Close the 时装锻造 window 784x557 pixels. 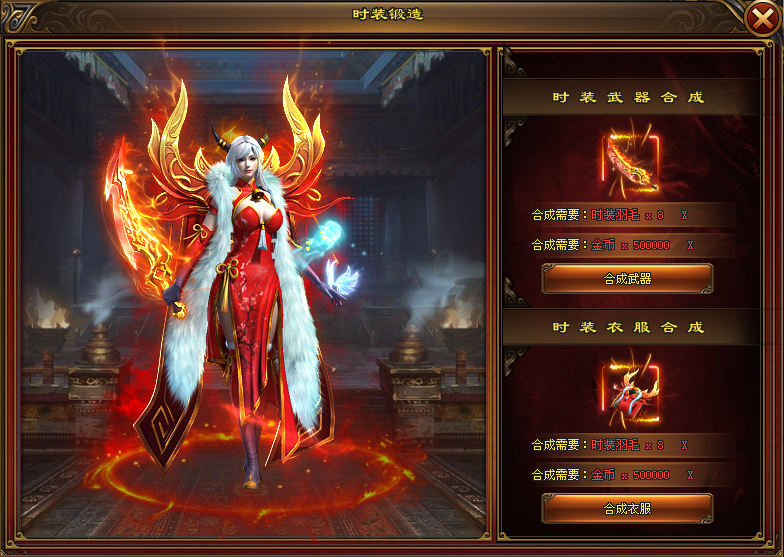(x=764, y=17)
